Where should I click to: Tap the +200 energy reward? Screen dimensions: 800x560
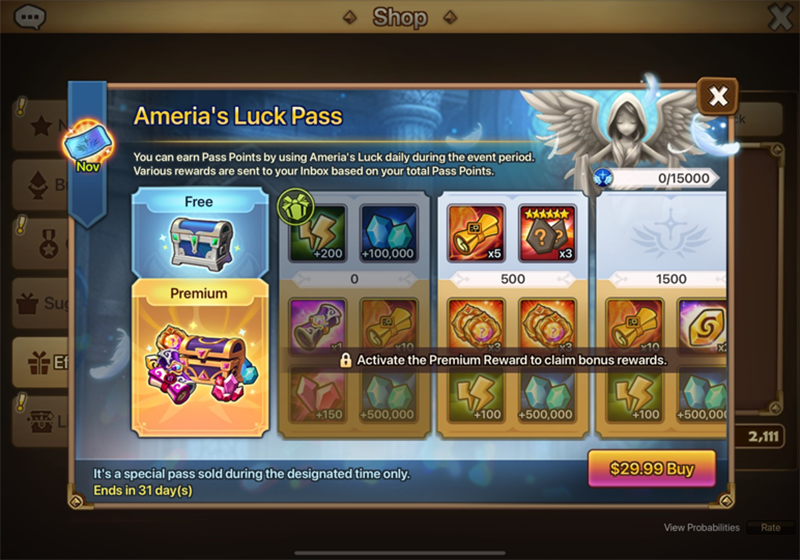click(318, 234)
